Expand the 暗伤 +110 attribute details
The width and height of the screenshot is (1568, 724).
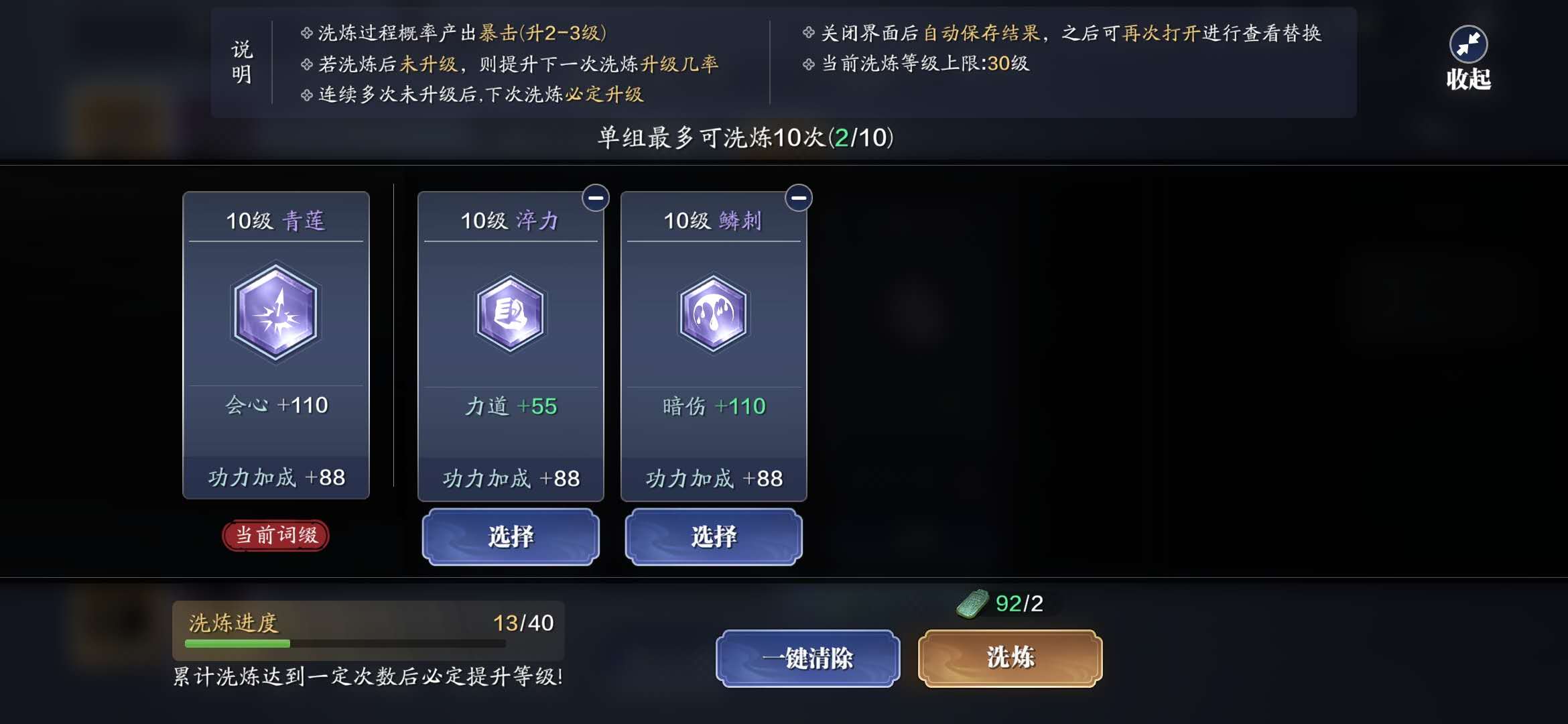[713, 406]
